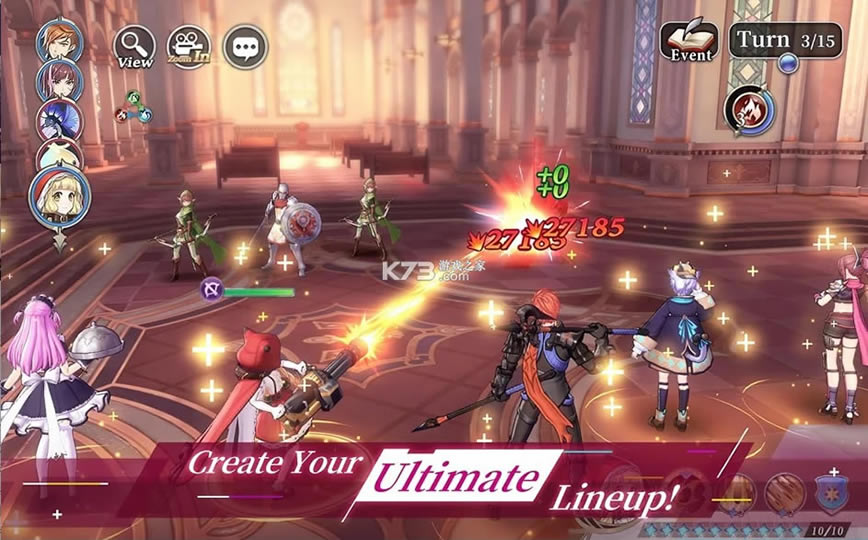The image size is (868, 540).
Task: Choose the blue-and-white character portrait
Action: [58, 119]
